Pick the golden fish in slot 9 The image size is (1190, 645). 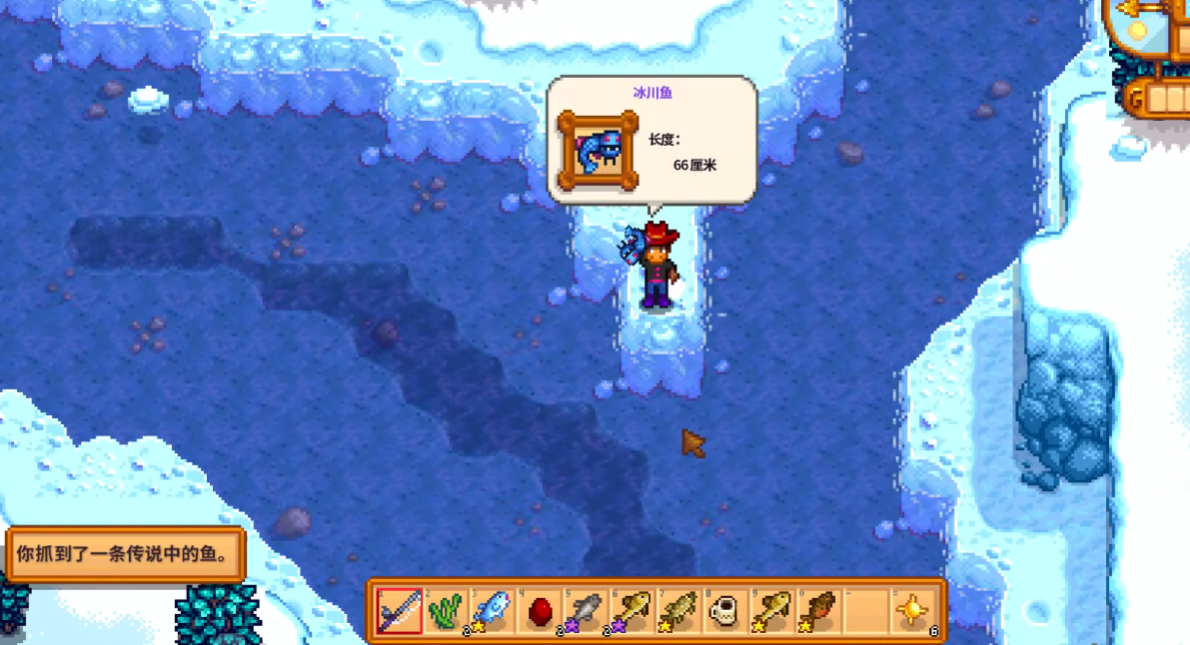pos(773,610)
